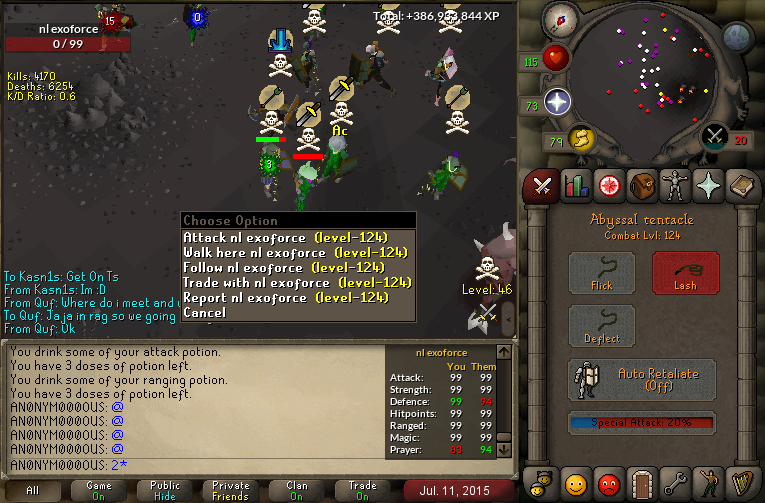Viewport: 765px width, 503px height.
Task: Select the Lash attack style
Action: [685, 273]
